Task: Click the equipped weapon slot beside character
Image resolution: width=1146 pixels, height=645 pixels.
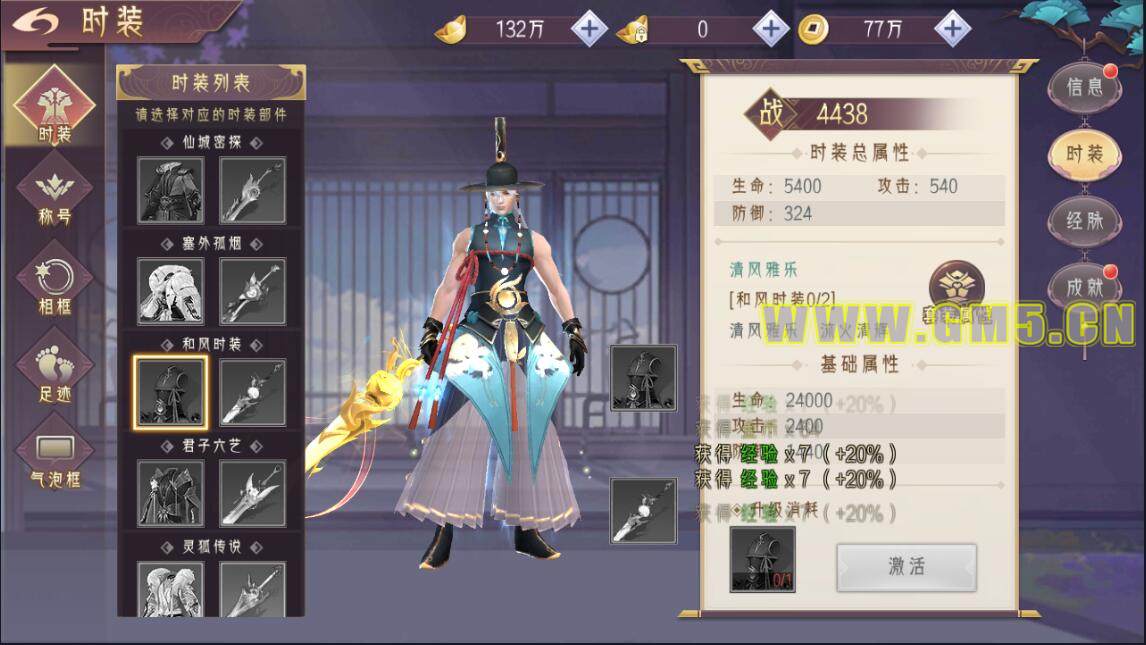Action: click(x=643, y=511)
